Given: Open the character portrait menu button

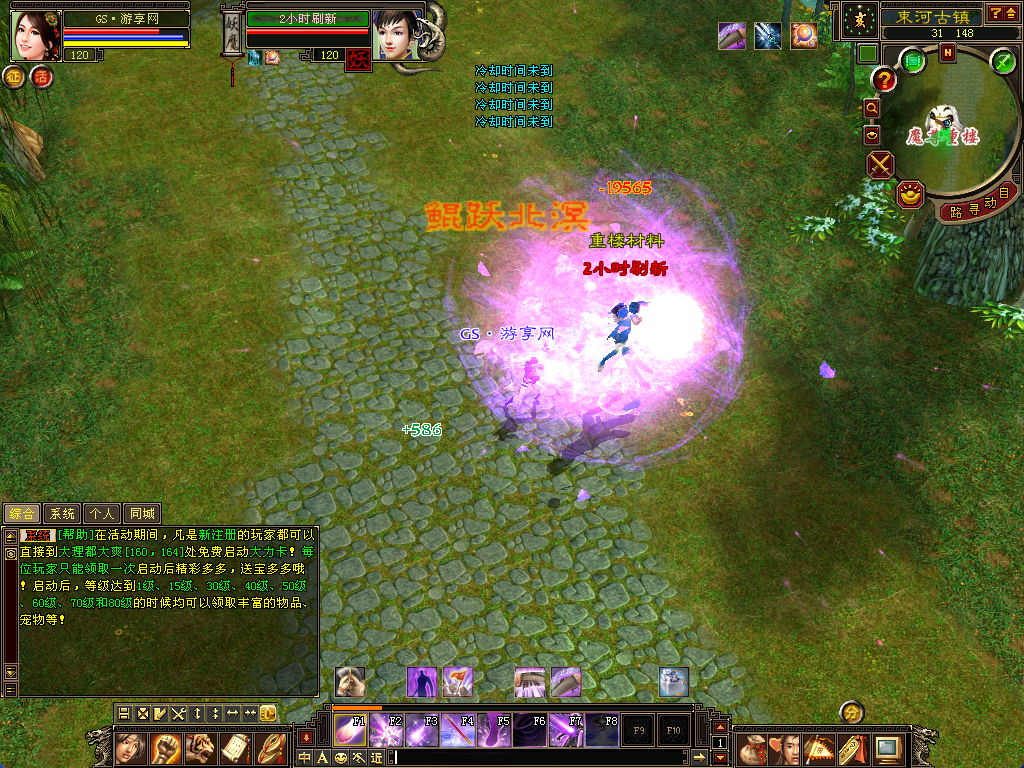Looking at the screenshot, I should pos(130,748).
